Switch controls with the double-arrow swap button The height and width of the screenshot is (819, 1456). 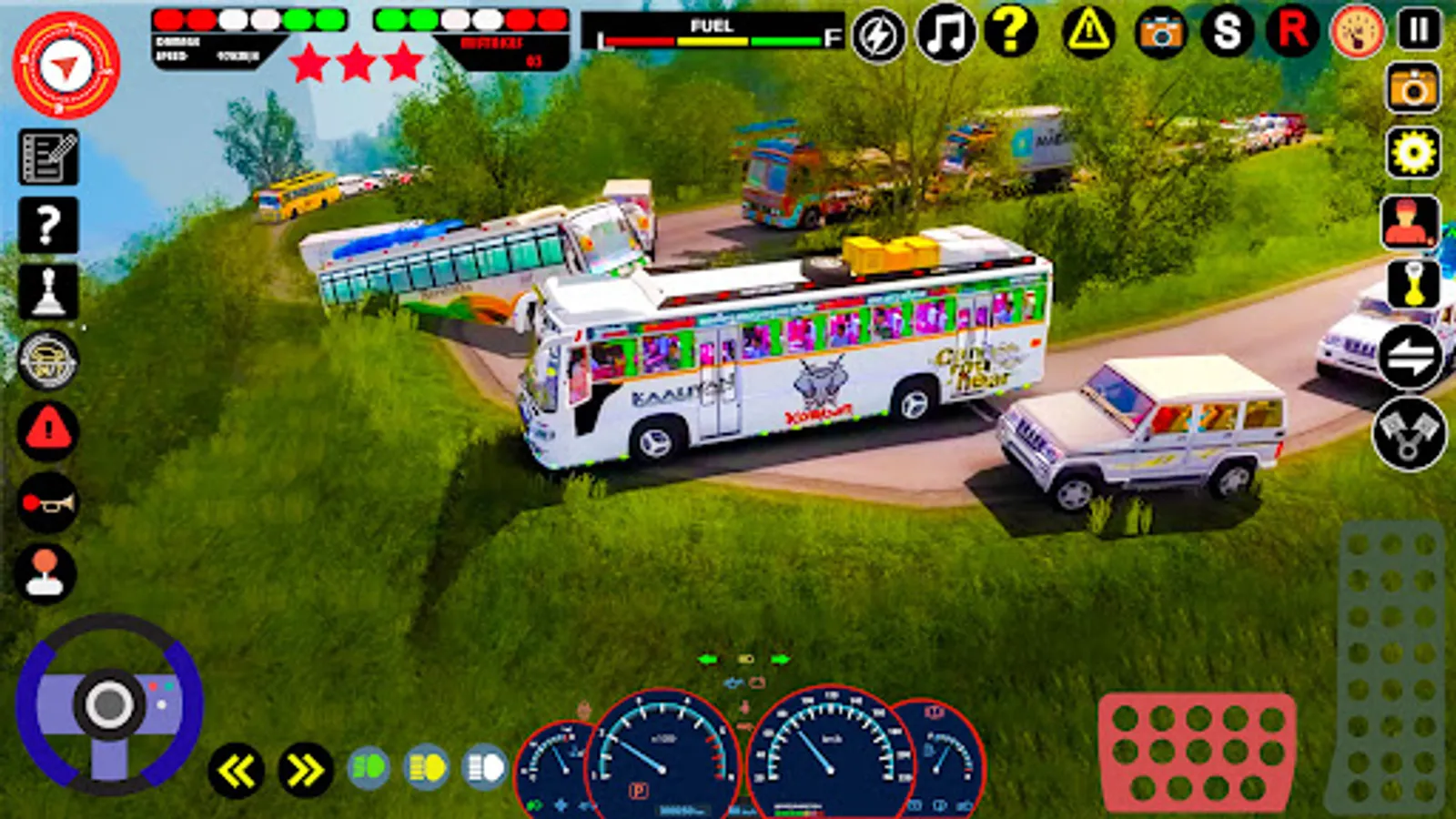1410,356
